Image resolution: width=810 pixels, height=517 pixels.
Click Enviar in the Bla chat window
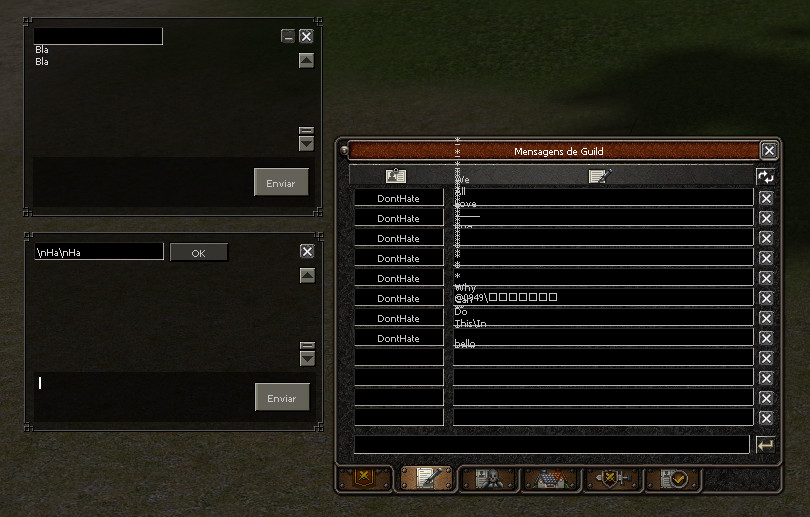(x=281, y=183)
